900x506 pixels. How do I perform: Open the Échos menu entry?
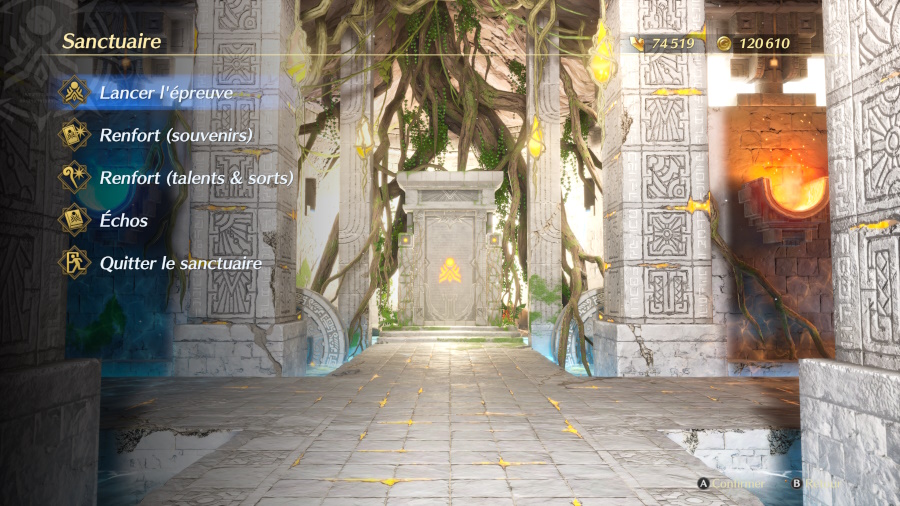pyautogui.click(x=123, y=221)
